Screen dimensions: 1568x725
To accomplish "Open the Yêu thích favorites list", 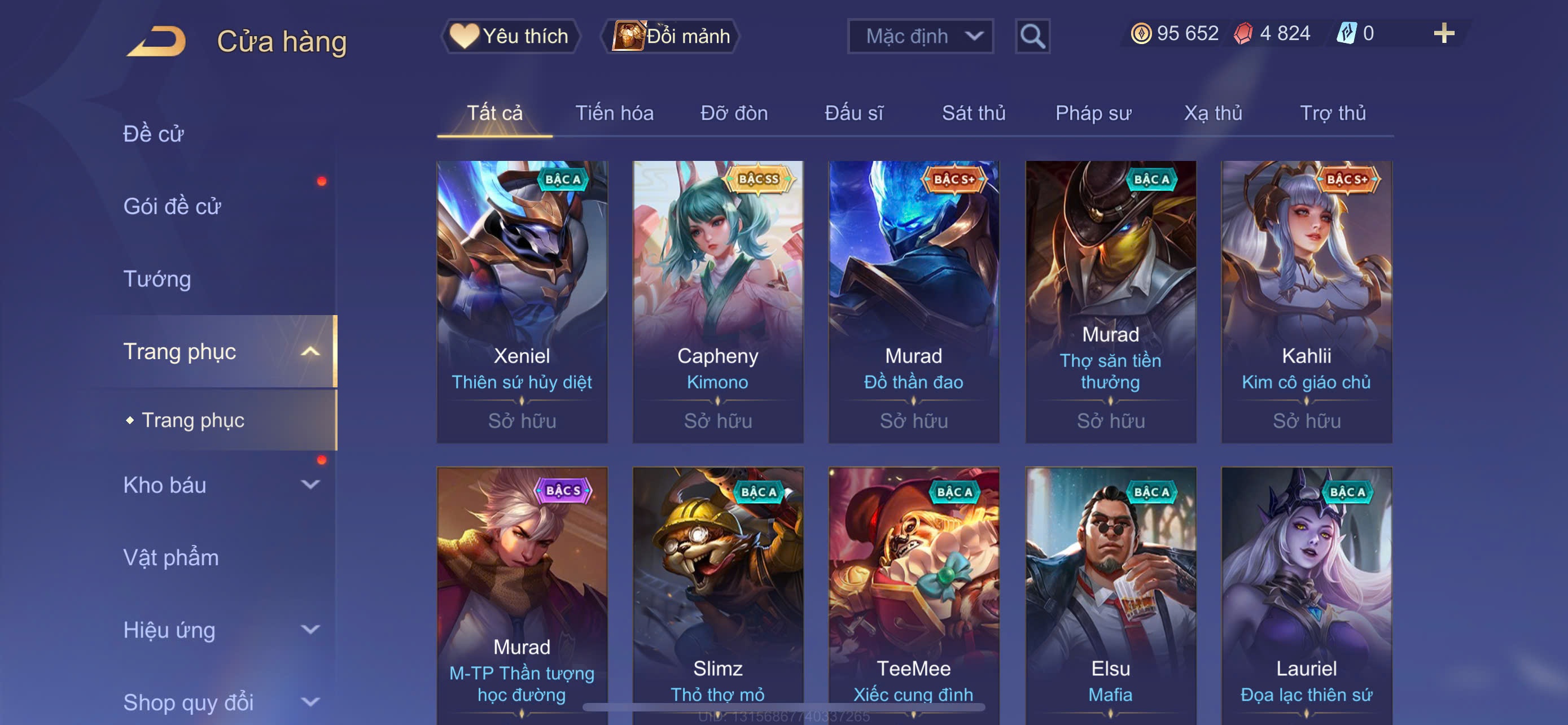I will pyautogui.click(x=510, y=36).
